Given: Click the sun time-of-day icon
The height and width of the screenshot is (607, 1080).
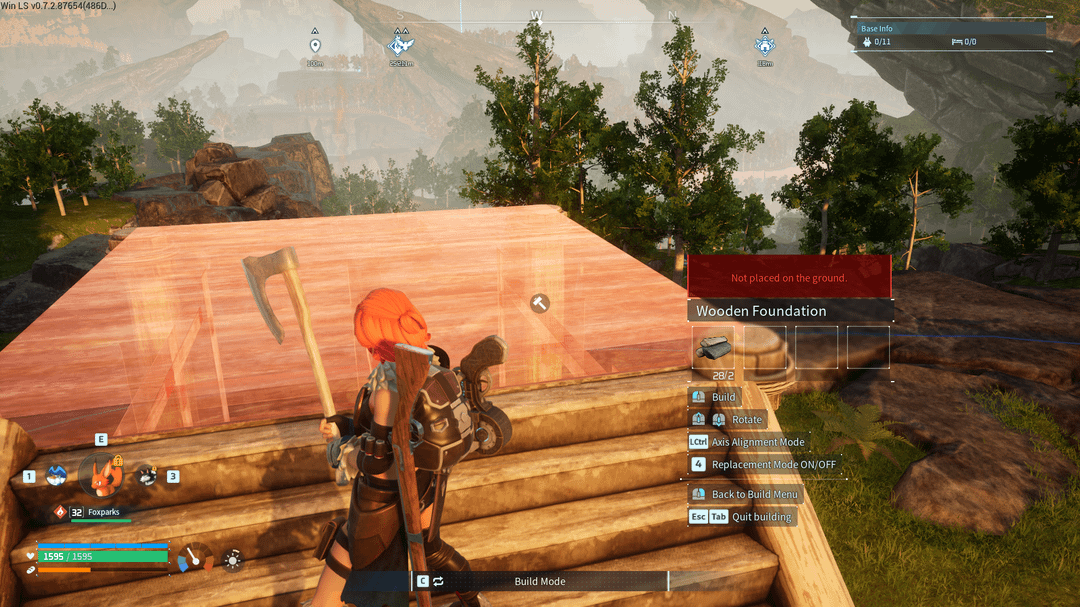Looking at the screenshot, I should [233, 559].
